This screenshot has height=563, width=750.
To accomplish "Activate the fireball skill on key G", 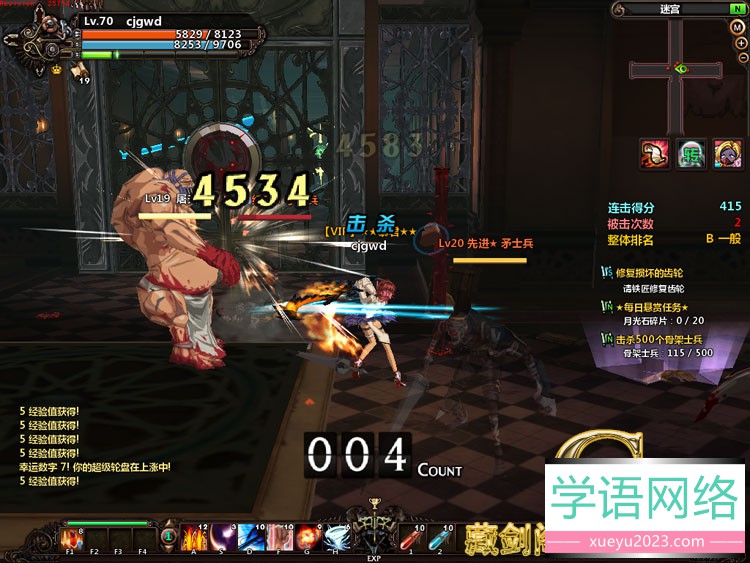I will [x=305, y=537].
